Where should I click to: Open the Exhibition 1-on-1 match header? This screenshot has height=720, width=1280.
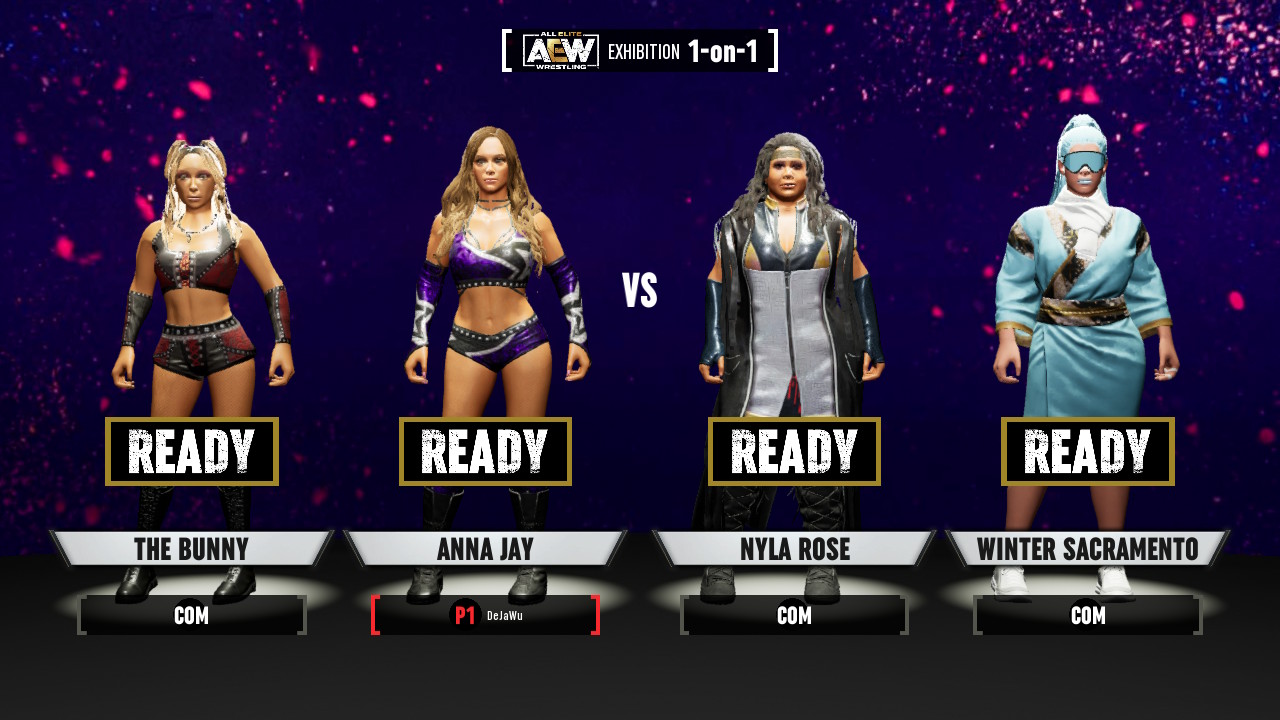[640, 51]
